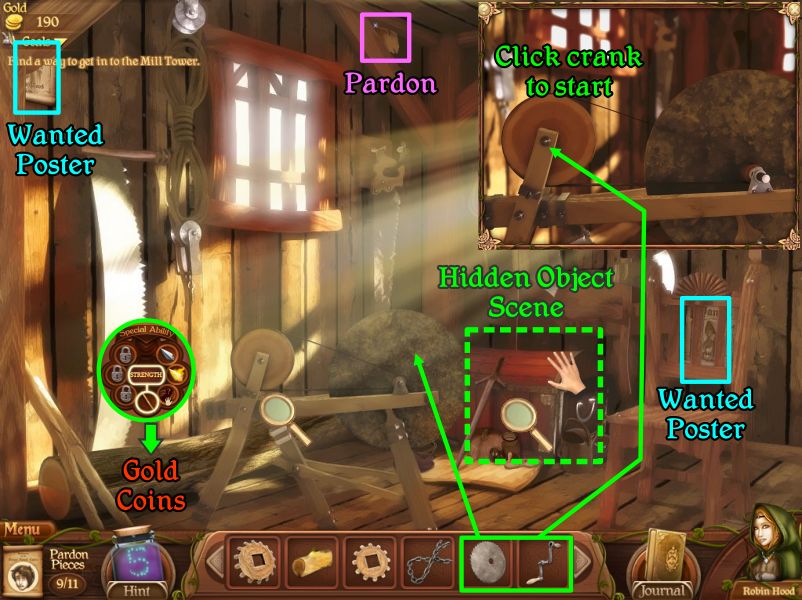Click the Robin Hood character portrait
This screenshot has width=802, height=600.
pyautogui.click(x=774, y=553)
